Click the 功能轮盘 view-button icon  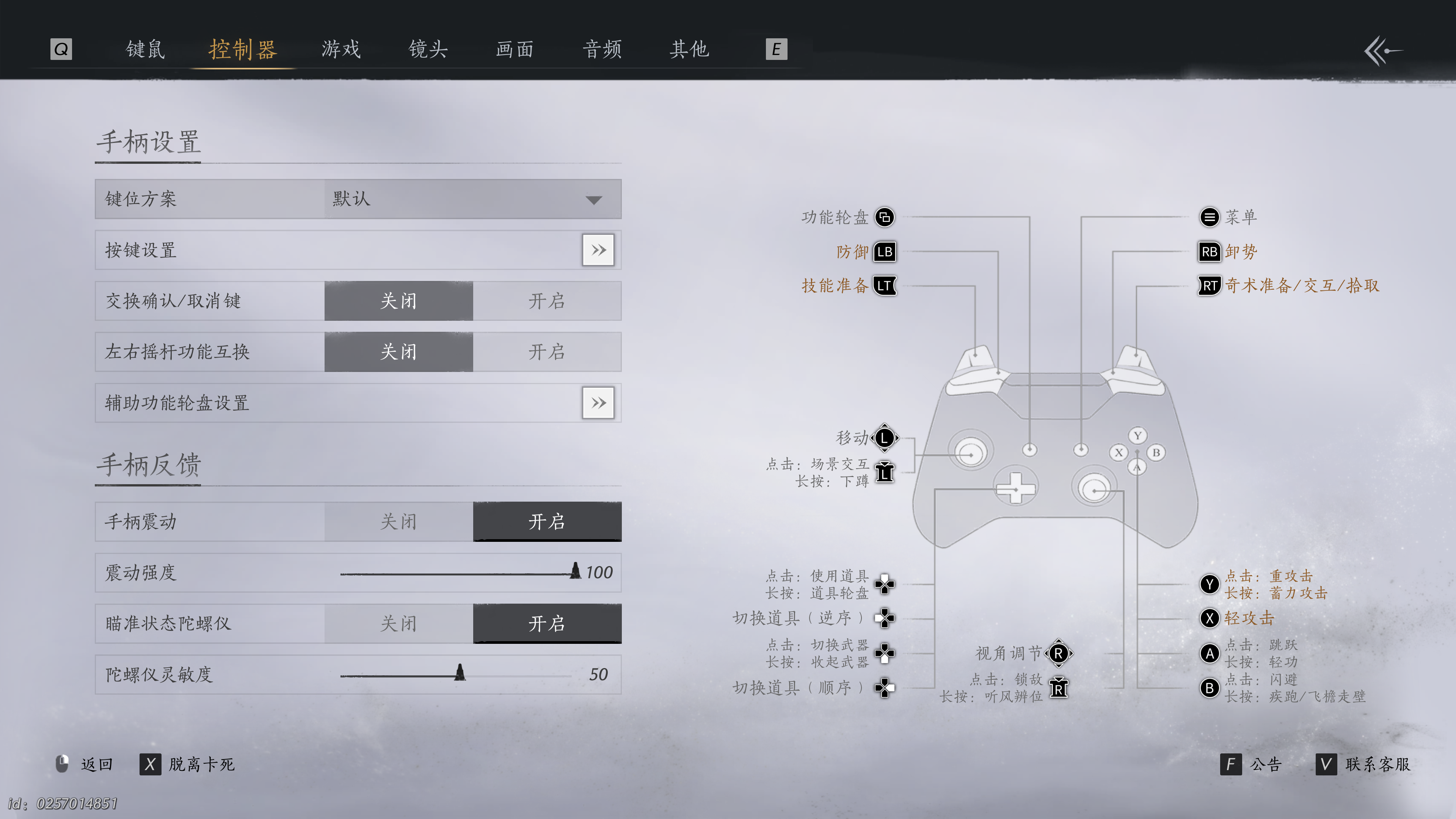click(885, 217)
